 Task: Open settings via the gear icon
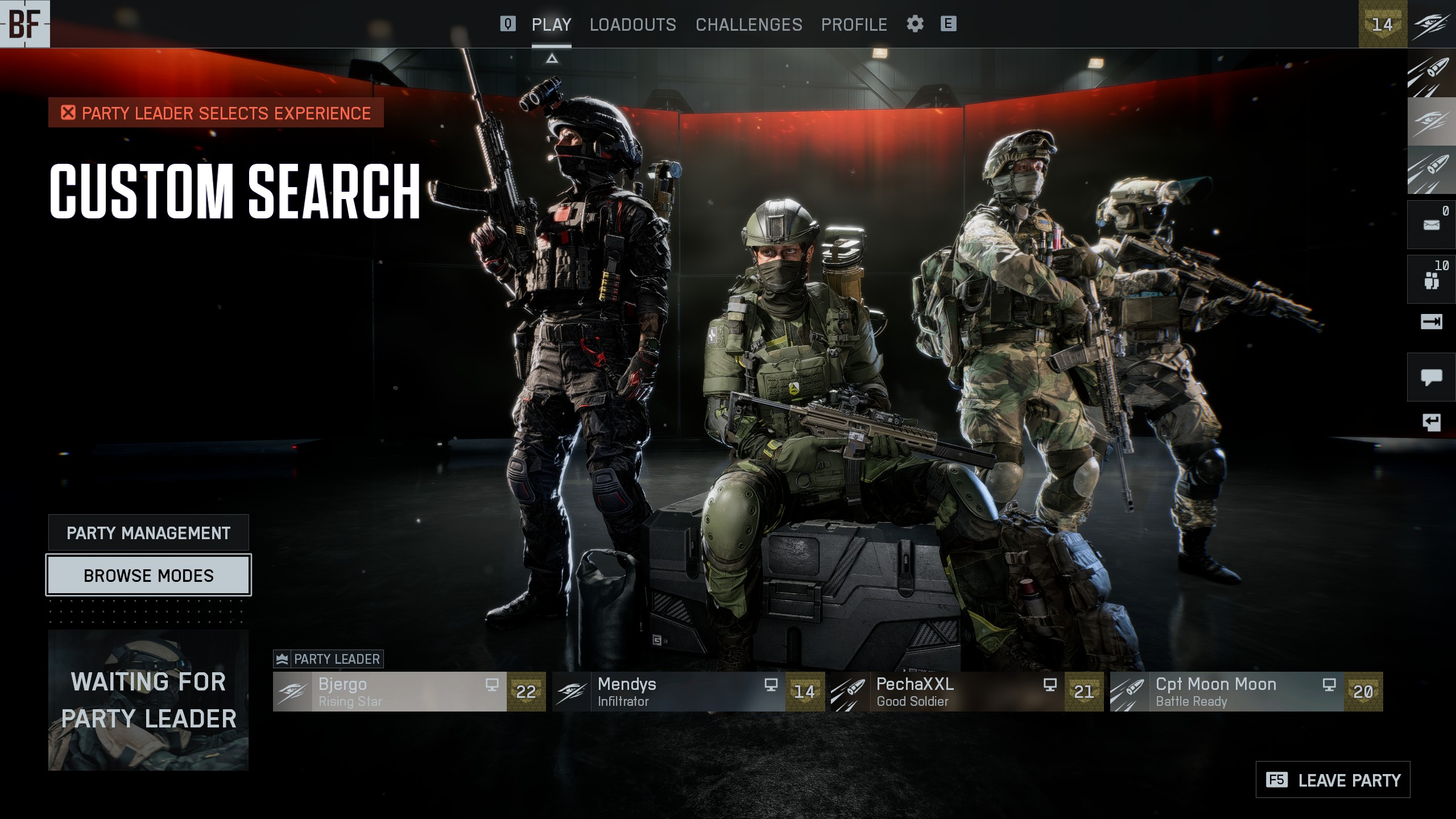(x=915, y=24)
